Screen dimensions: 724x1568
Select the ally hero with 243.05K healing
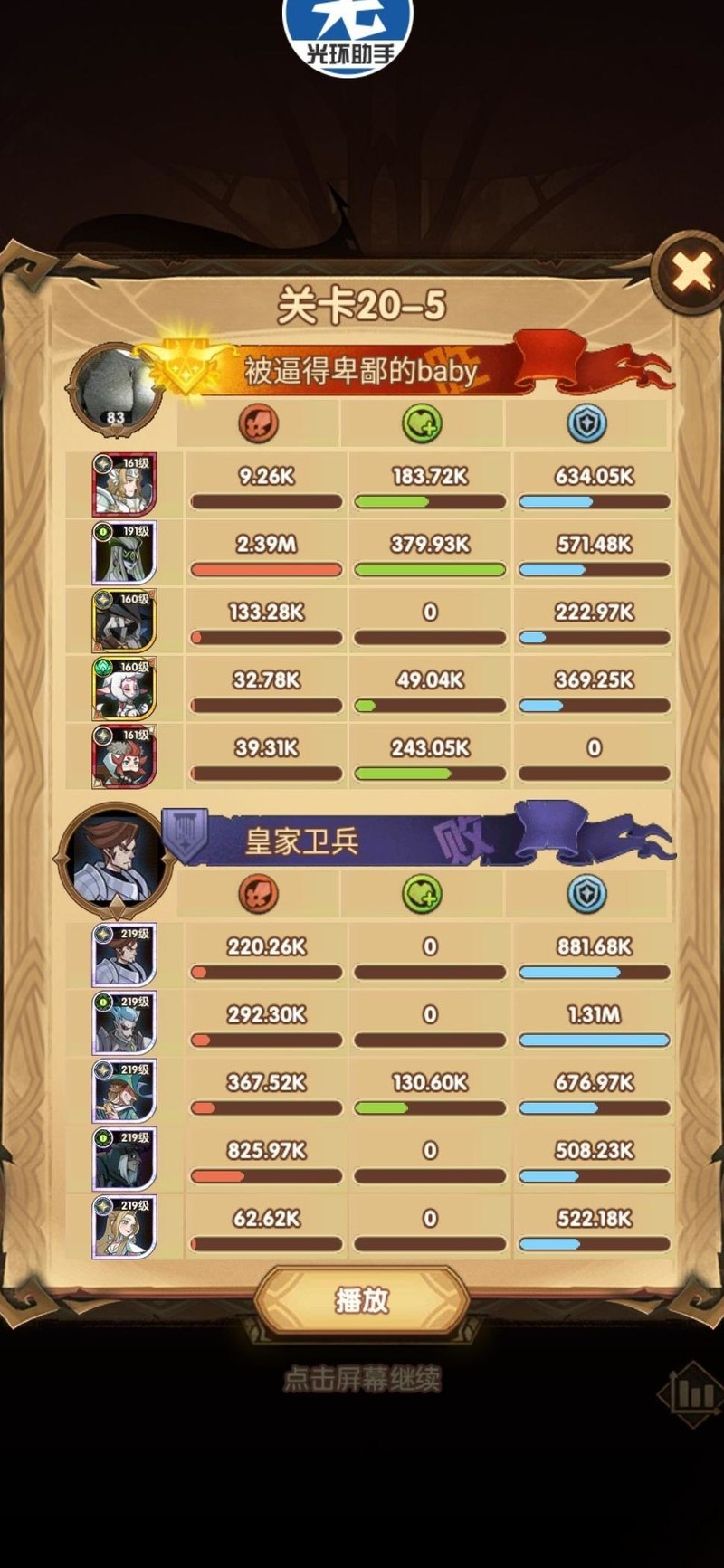pos(124,756)
